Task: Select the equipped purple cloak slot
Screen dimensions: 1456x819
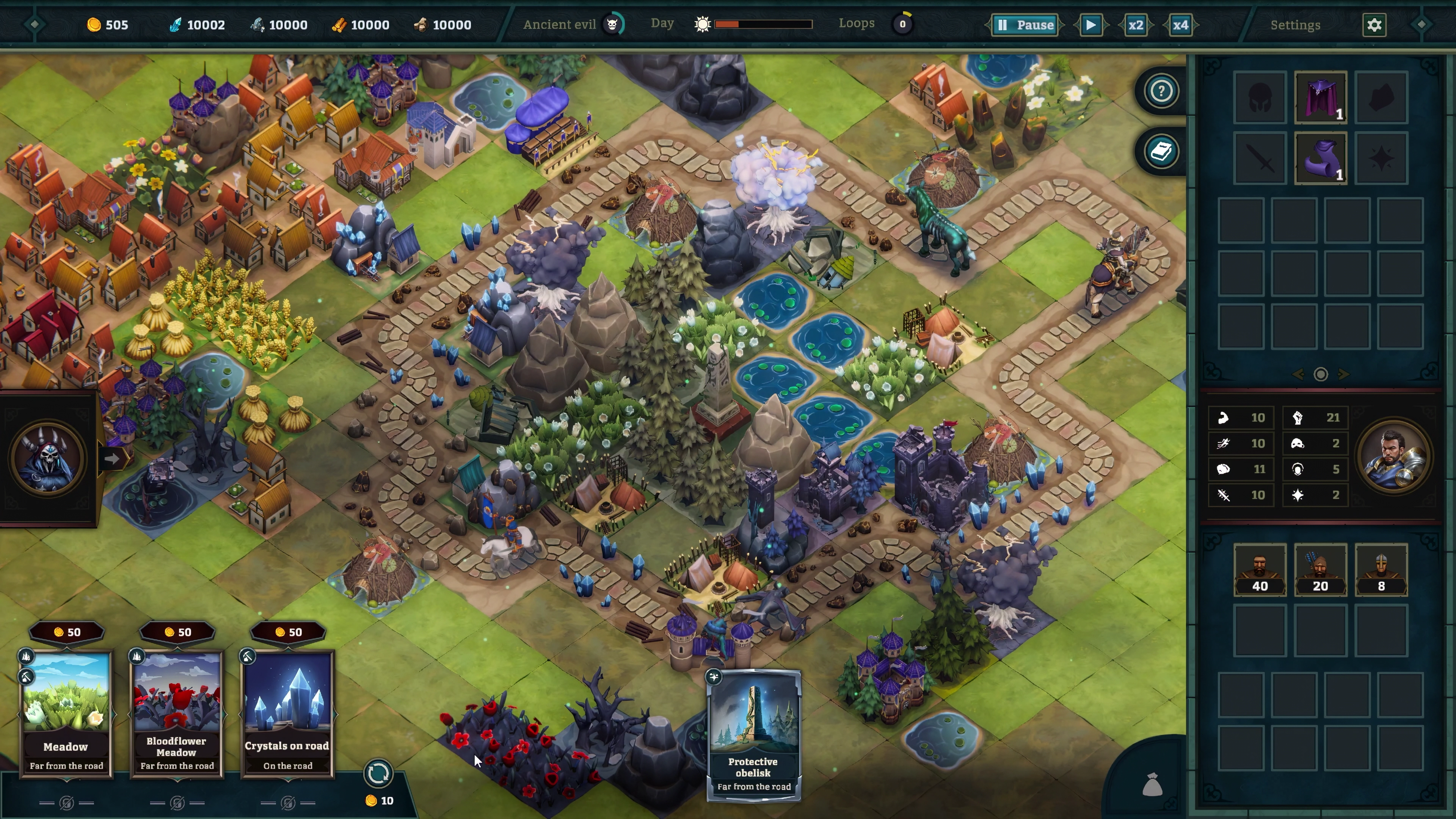Action: pos(1320,97)
